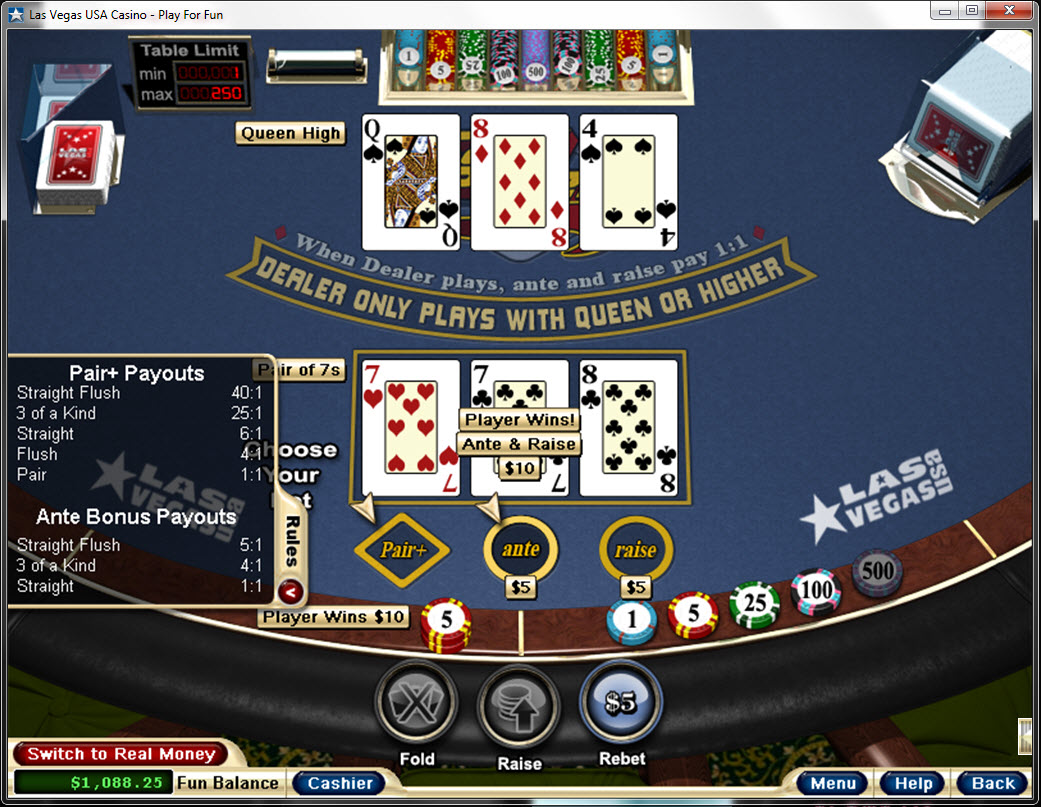This screenshot has width=1041, height=807.
Task: Click the Rebet $5 button
Action: pos(620,702)
